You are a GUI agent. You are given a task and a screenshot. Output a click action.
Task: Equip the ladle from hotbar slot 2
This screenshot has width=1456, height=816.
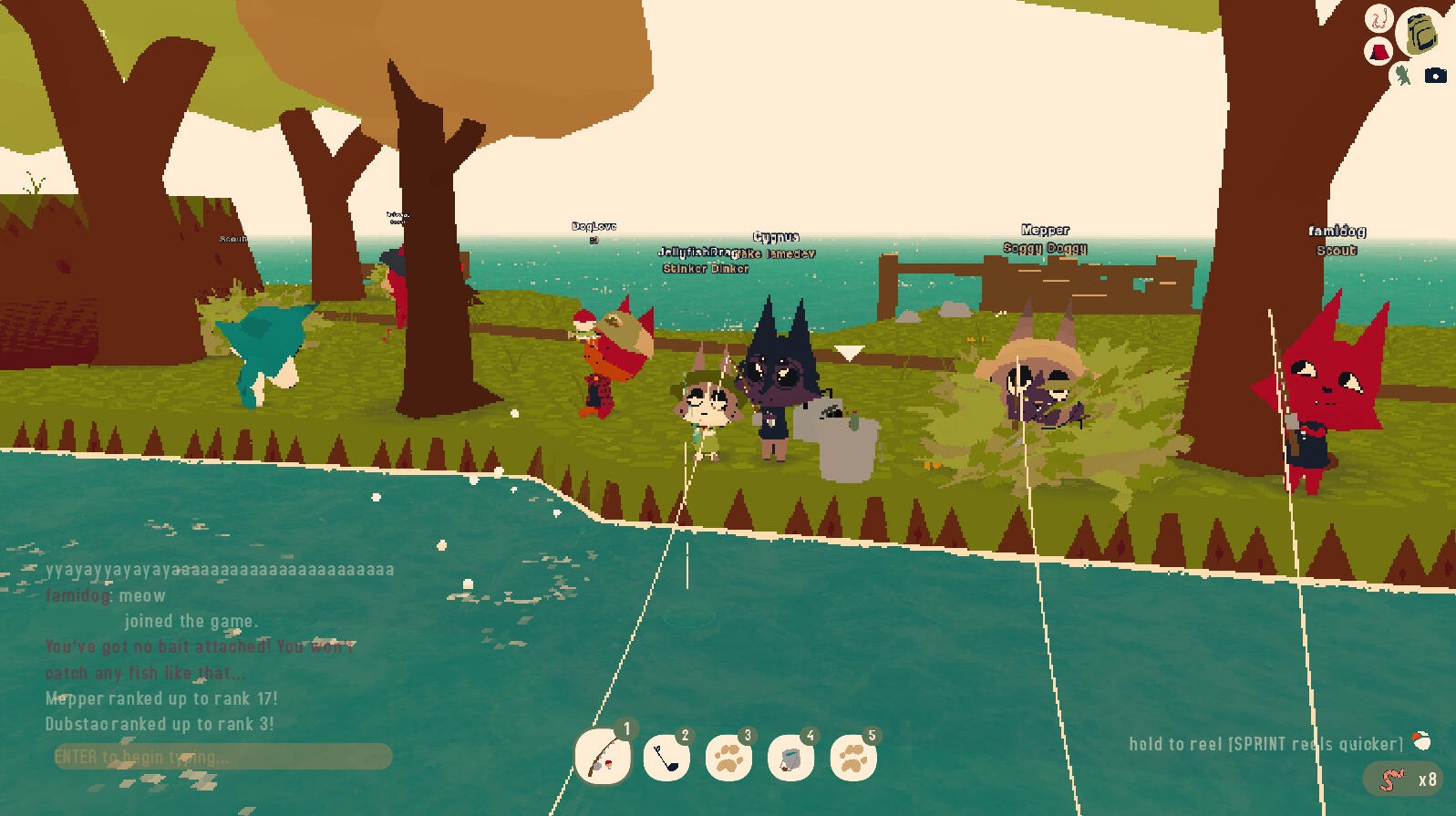pos(668,756)
